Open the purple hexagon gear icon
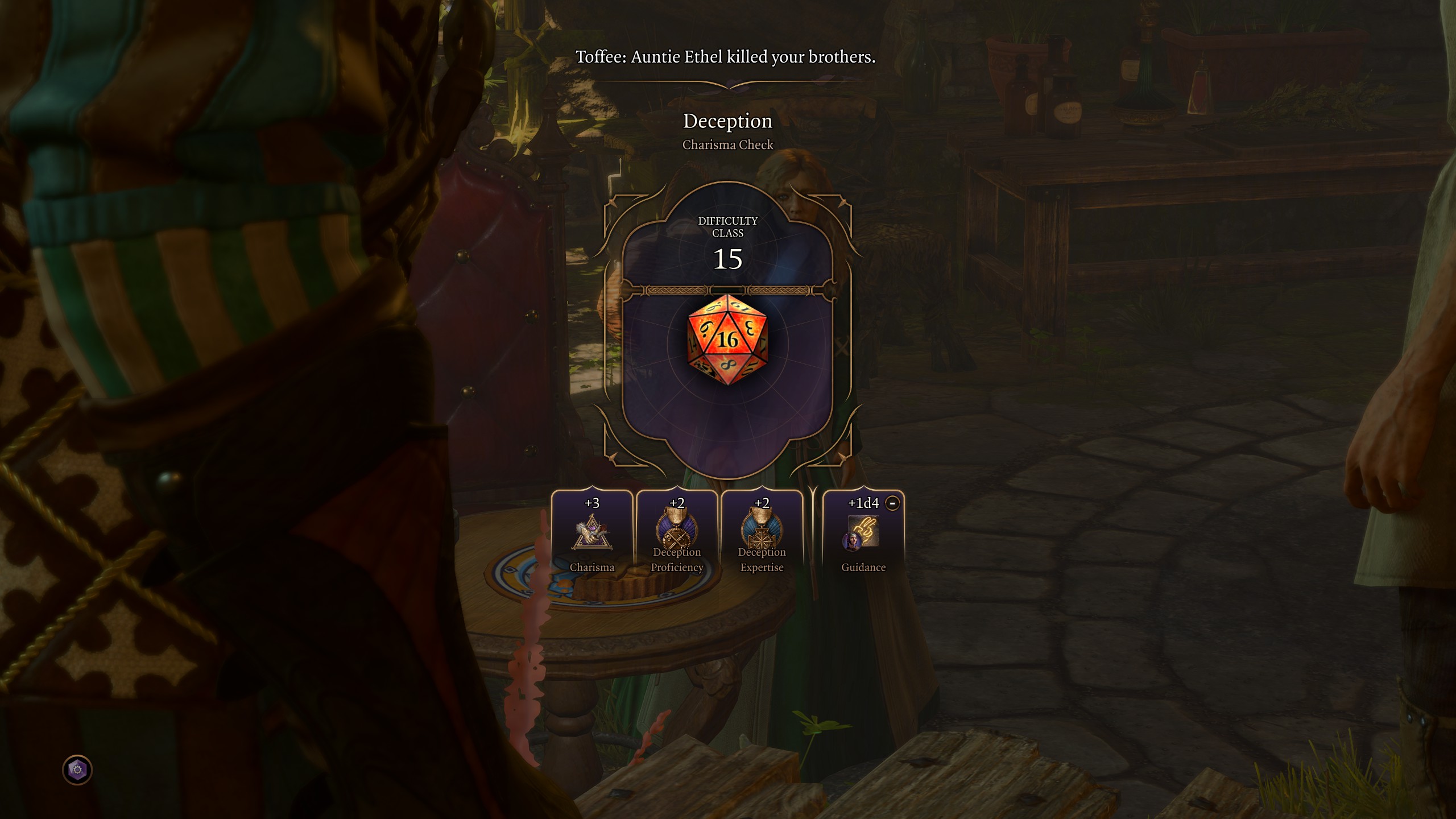The image size is (1456, 819). (77, 770)
